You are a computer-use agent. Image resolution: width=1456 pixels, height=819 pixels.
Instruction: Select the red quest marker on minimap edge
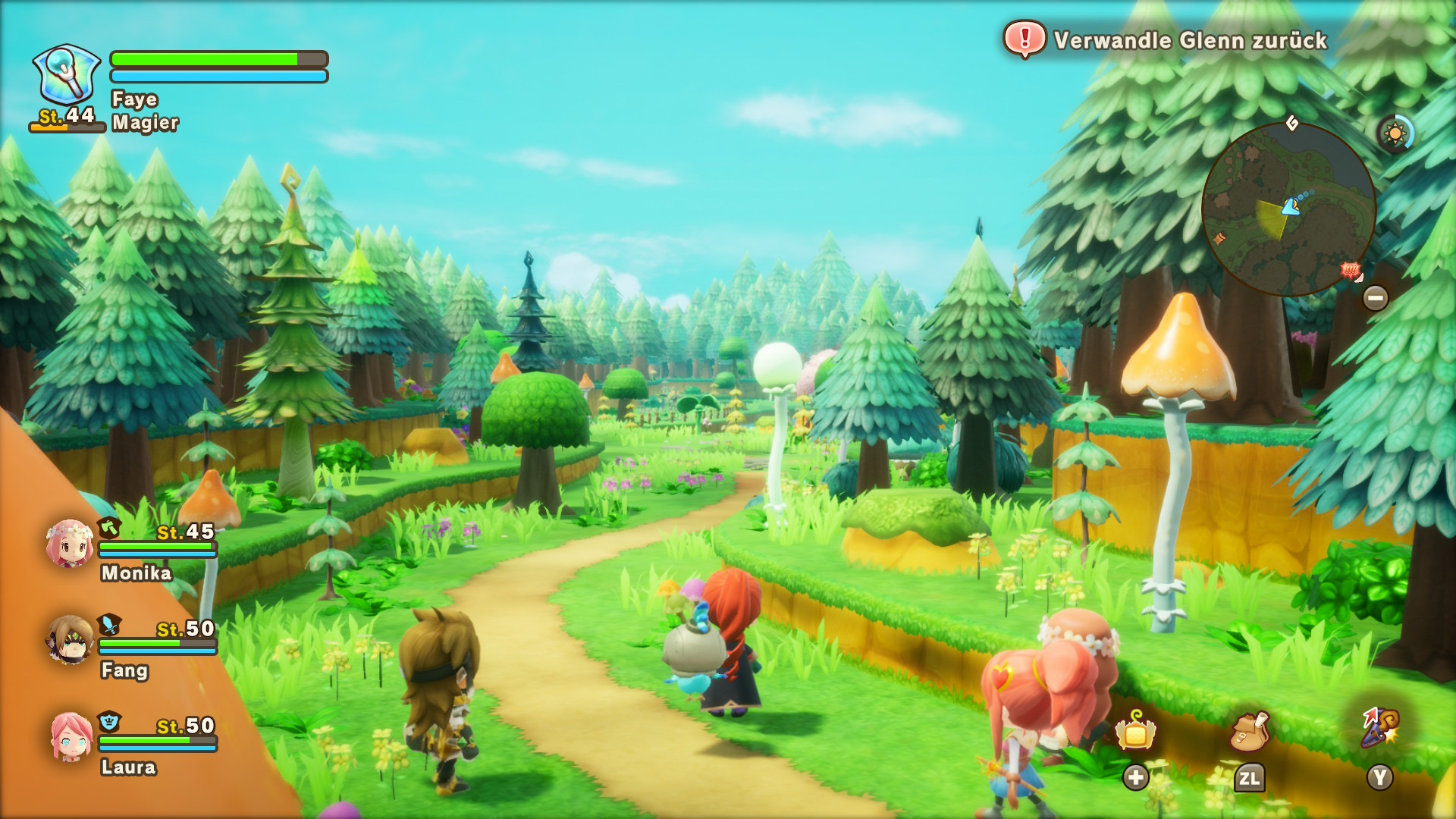coord(1350,270)
